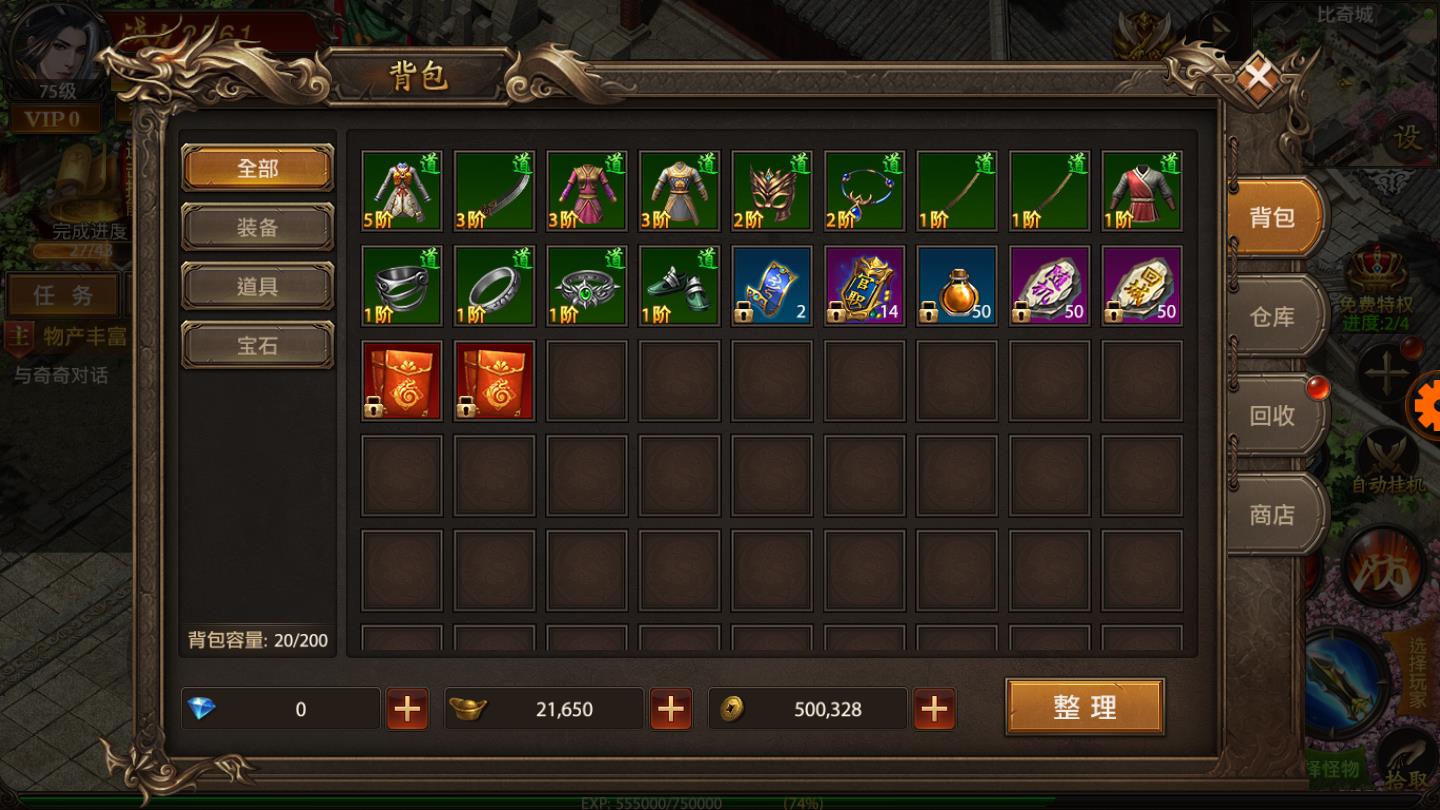Close the backpack window
The height and width of the screenshot is (810, 1440).
tap(1259, 76)
